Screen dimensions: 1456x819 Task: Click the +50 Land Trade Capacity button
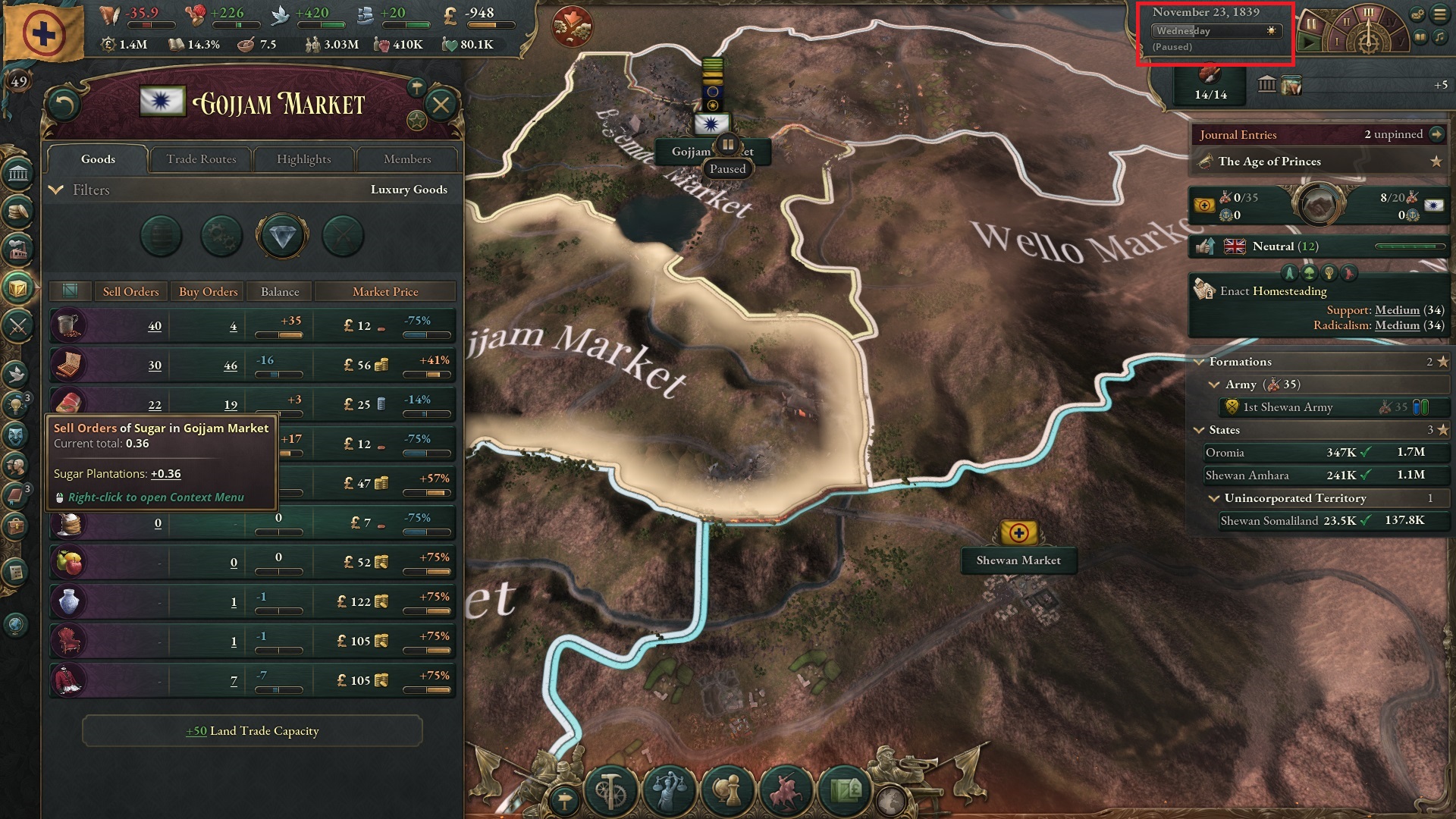(252, 730)
